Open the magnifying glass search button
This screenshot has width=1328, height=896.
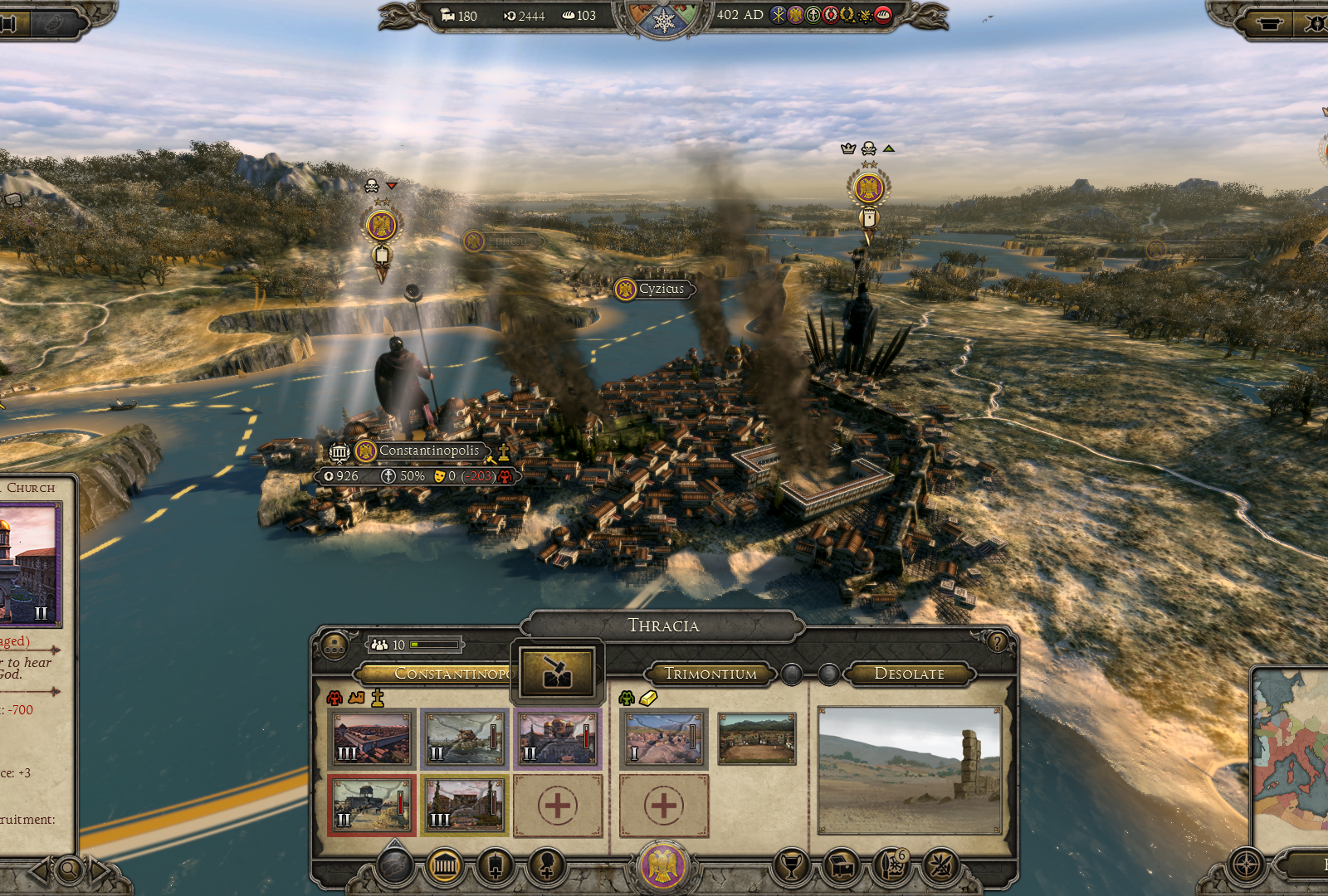70,870
